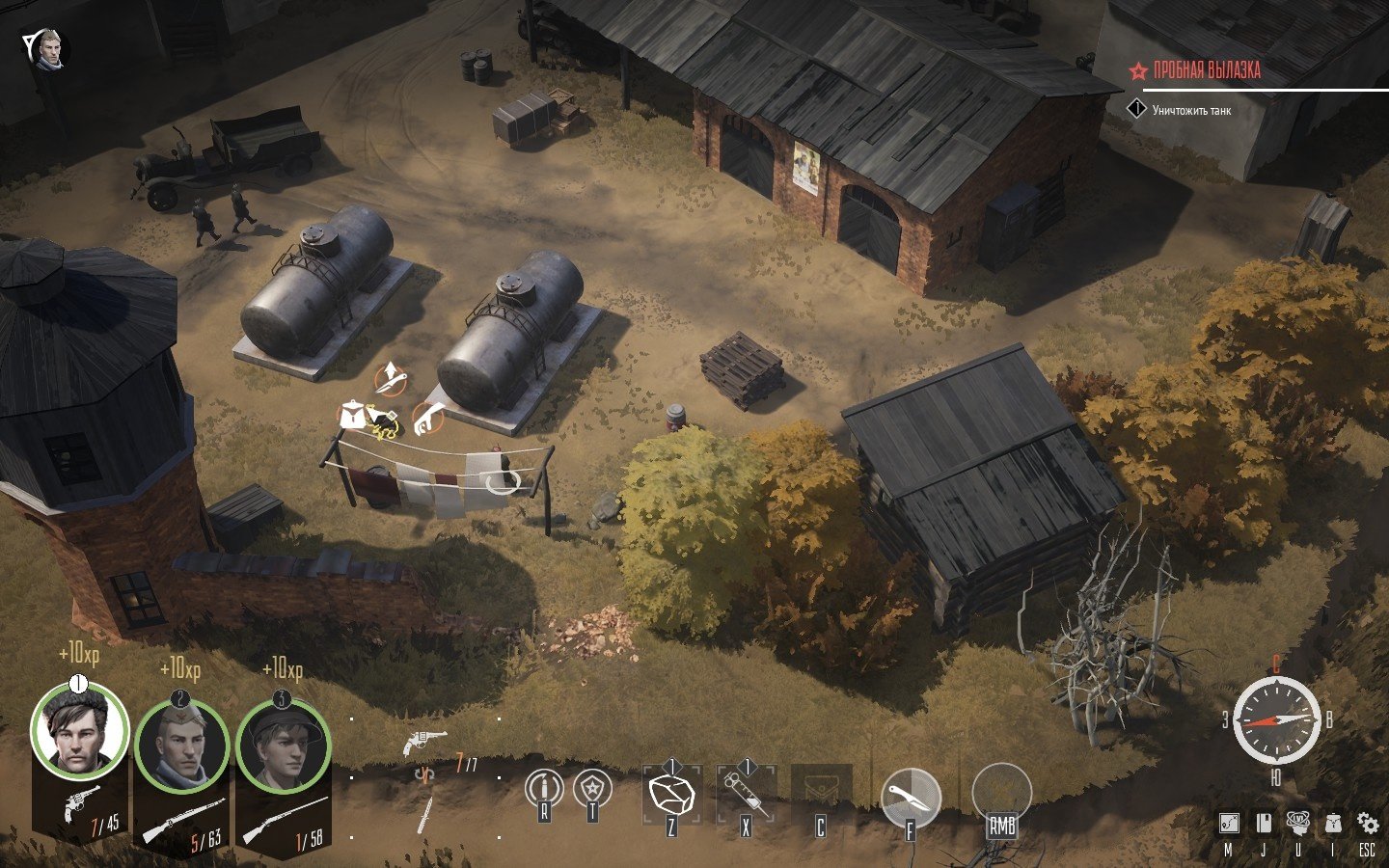Activate the star badge ability
The height and width of the screenshot is (868, 1389).
(x=591, y=788)
